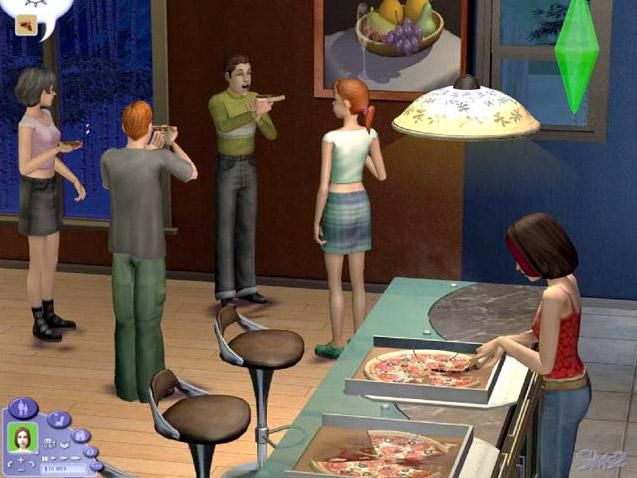Set normal speed with the play button
Viewport: 637px width, 478px height.
pyautogui.click(x=52, y=458)
